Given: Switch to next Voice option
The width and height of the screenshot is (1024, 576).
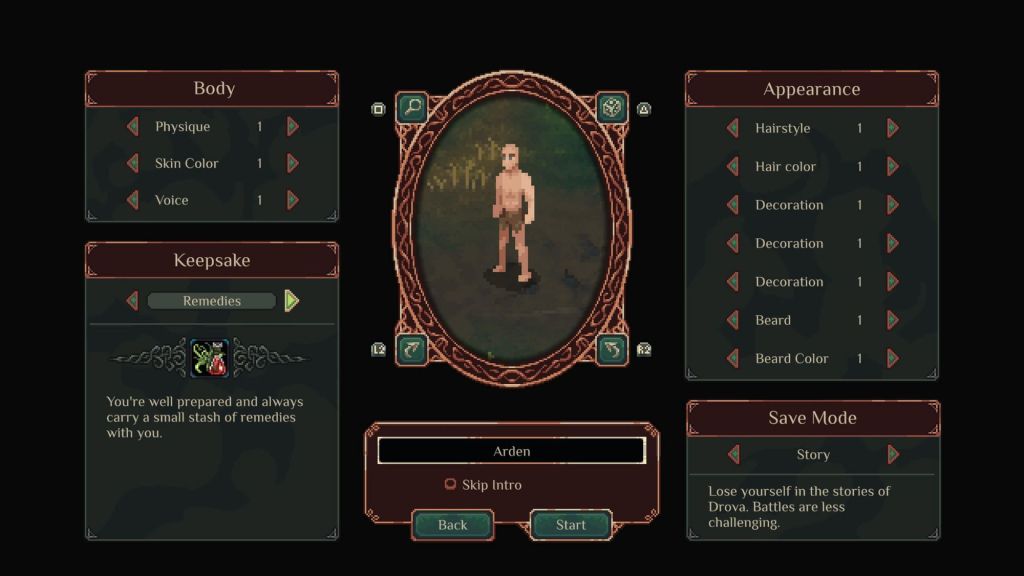Looking at the screenshot, I should 293,200.
